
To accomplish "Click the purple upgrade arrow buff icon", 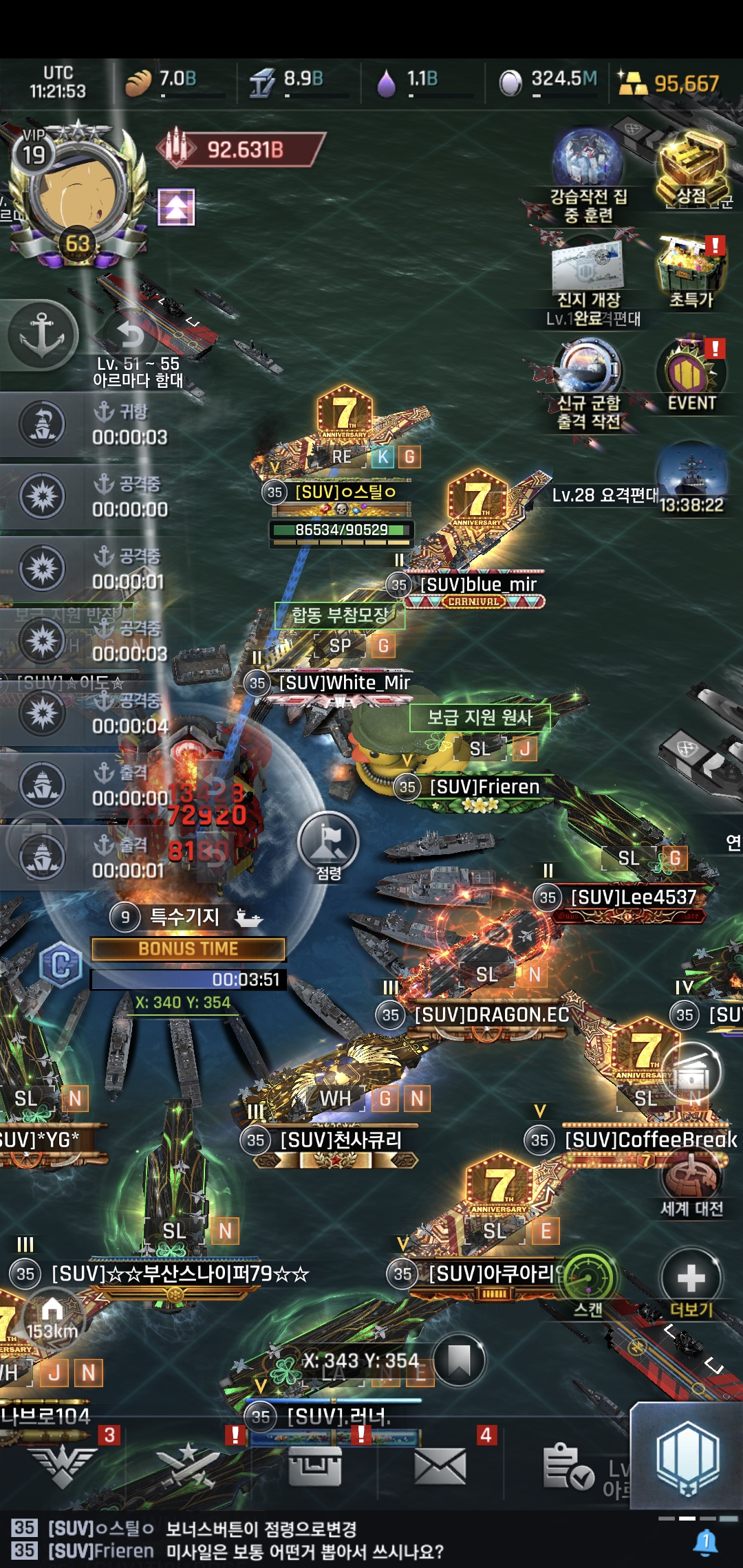I will (x=176, y=207).
